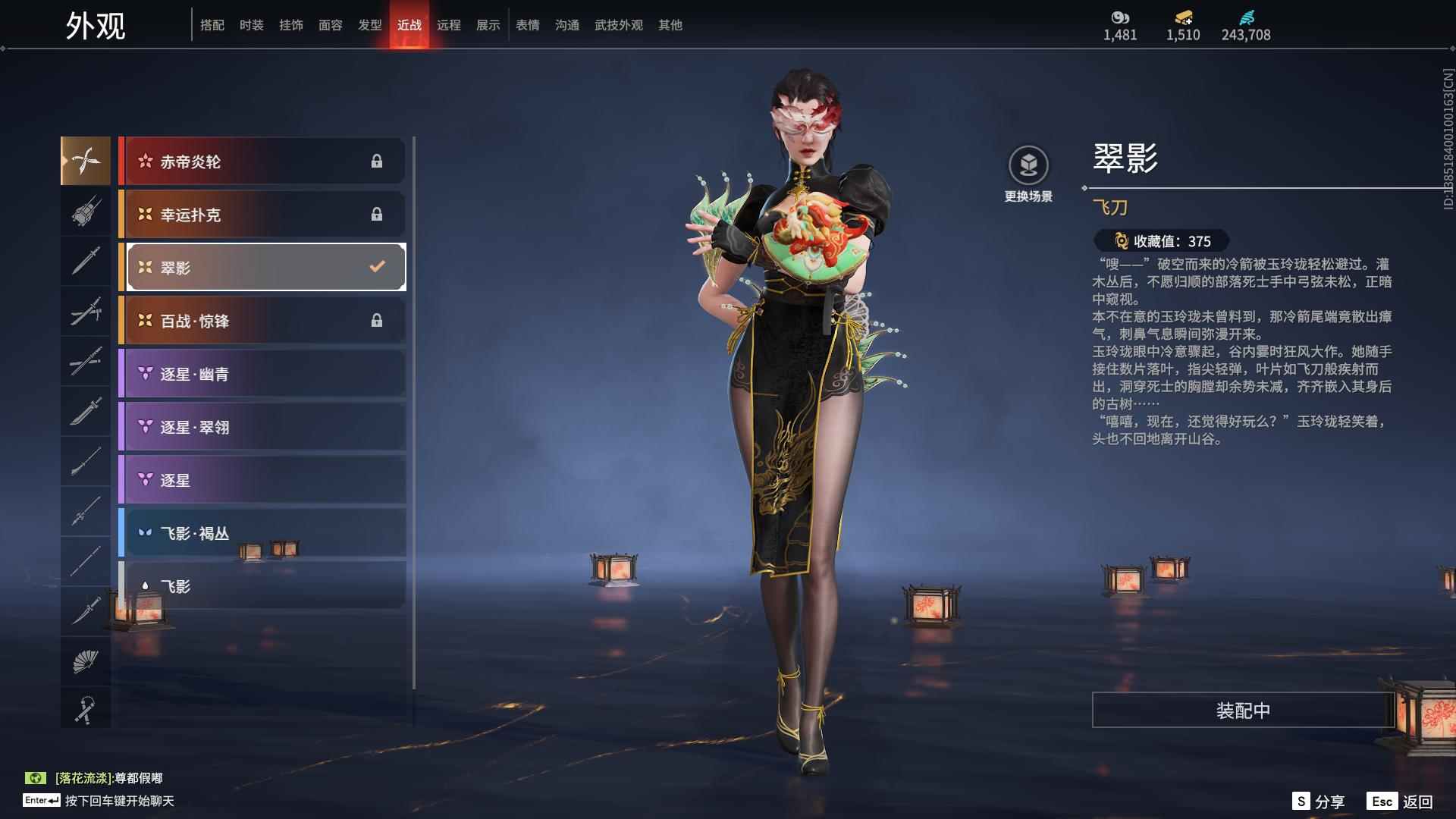Click the collection value badge showing 375
The width and height of the screenshot is (1456, 819).
[1161, 241]
